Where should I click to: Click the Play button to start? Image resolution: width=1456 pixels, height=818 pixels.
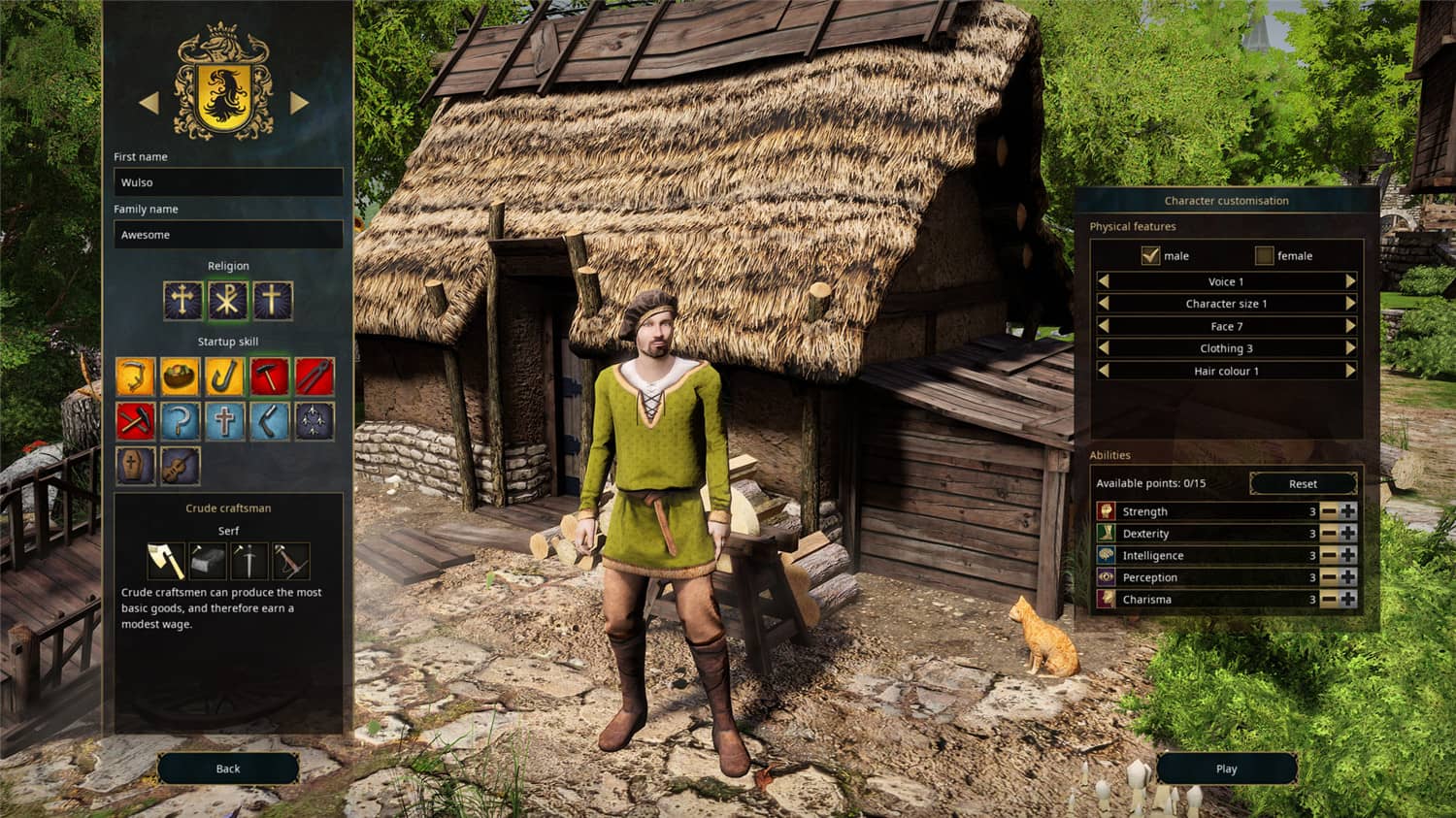coord(1226,769)
